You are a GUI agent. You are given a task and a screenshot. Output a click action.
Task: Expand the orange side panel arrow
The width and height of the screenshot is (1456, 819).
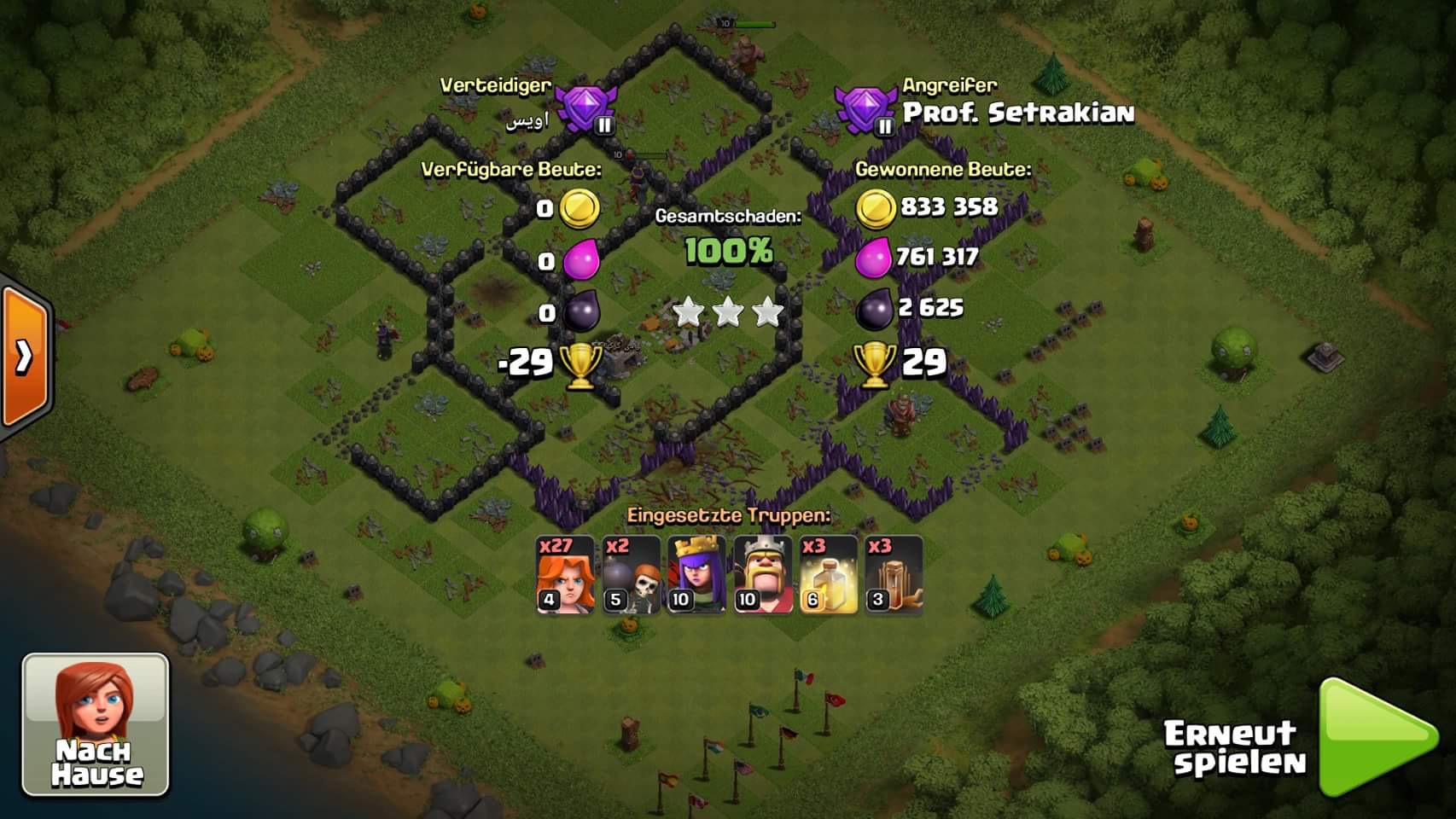(25, 357)
